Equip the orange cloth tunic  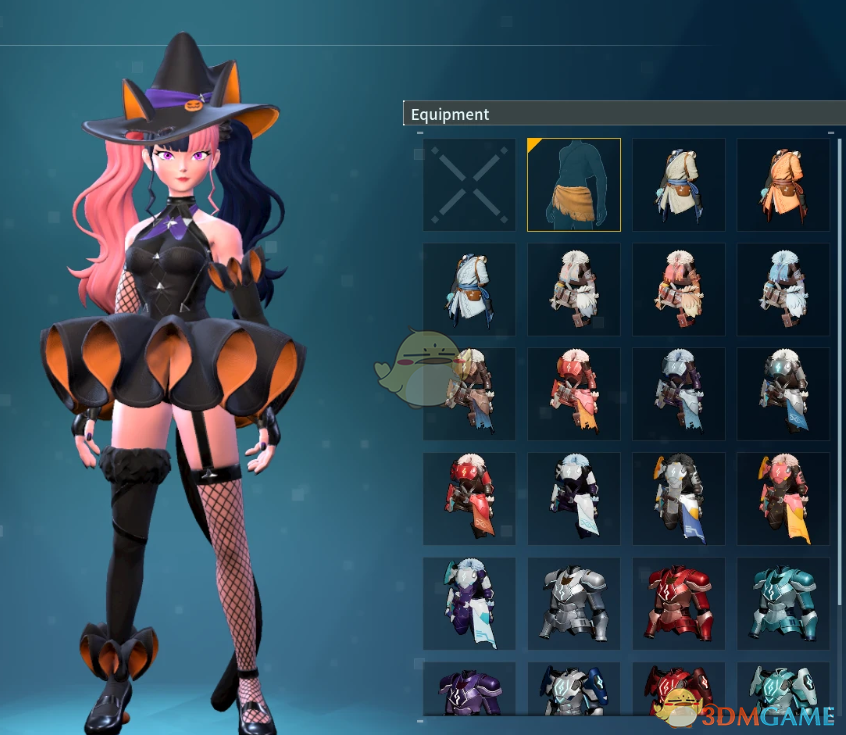click(783, 185)
